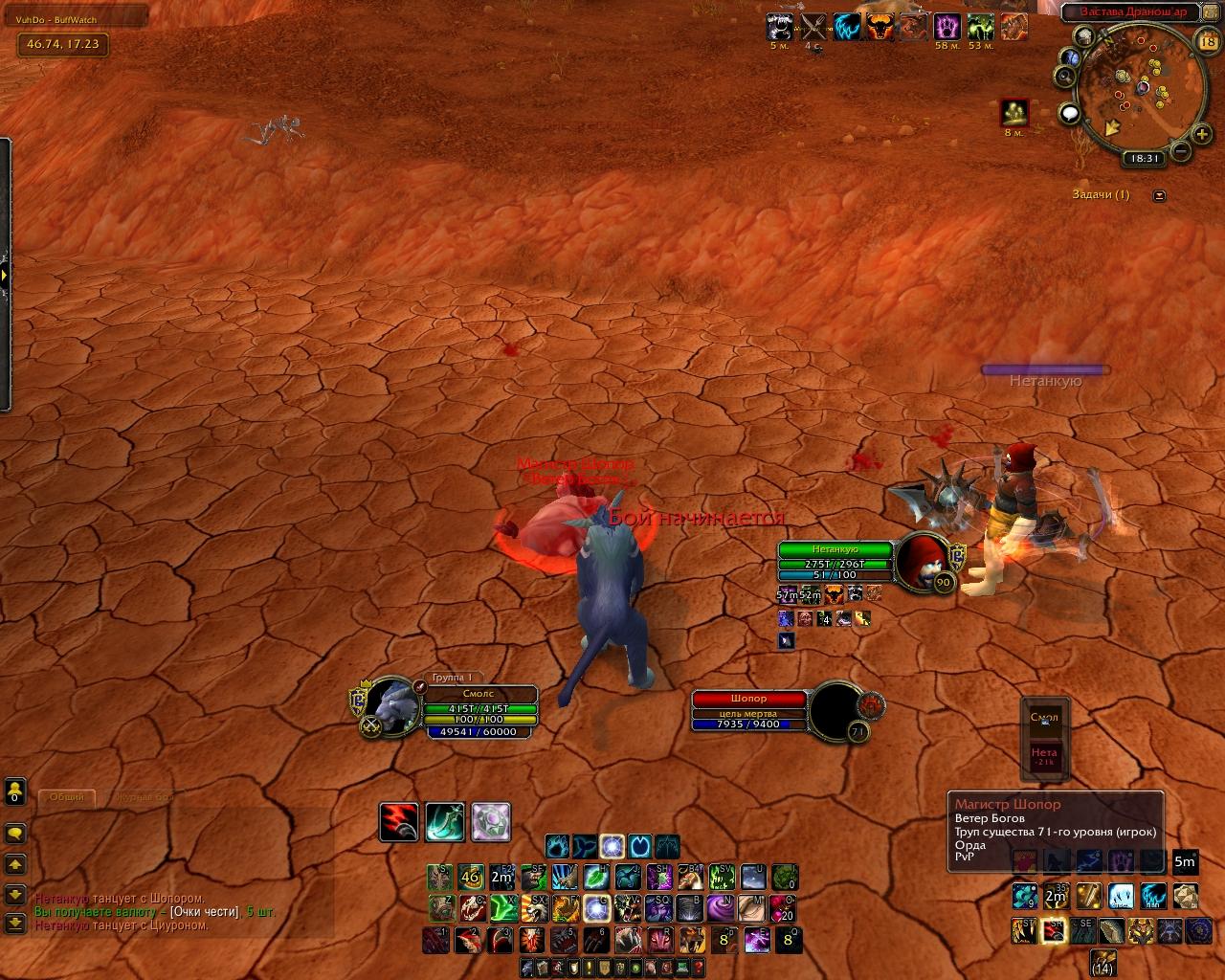Activate the green leaf spell bound to H

[x=595, y=876]
